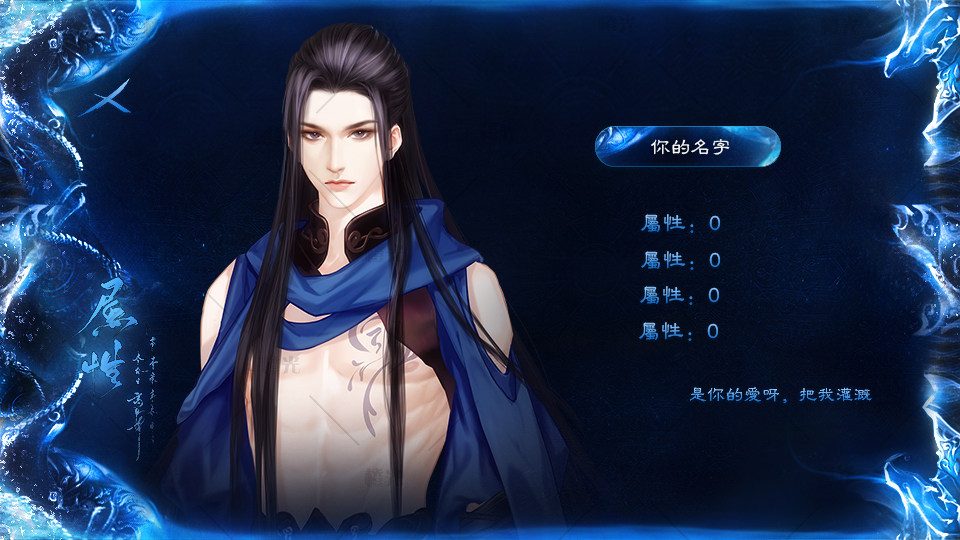Select the 你的名字 name plate
960x540 pixels.
coord(688,147)
